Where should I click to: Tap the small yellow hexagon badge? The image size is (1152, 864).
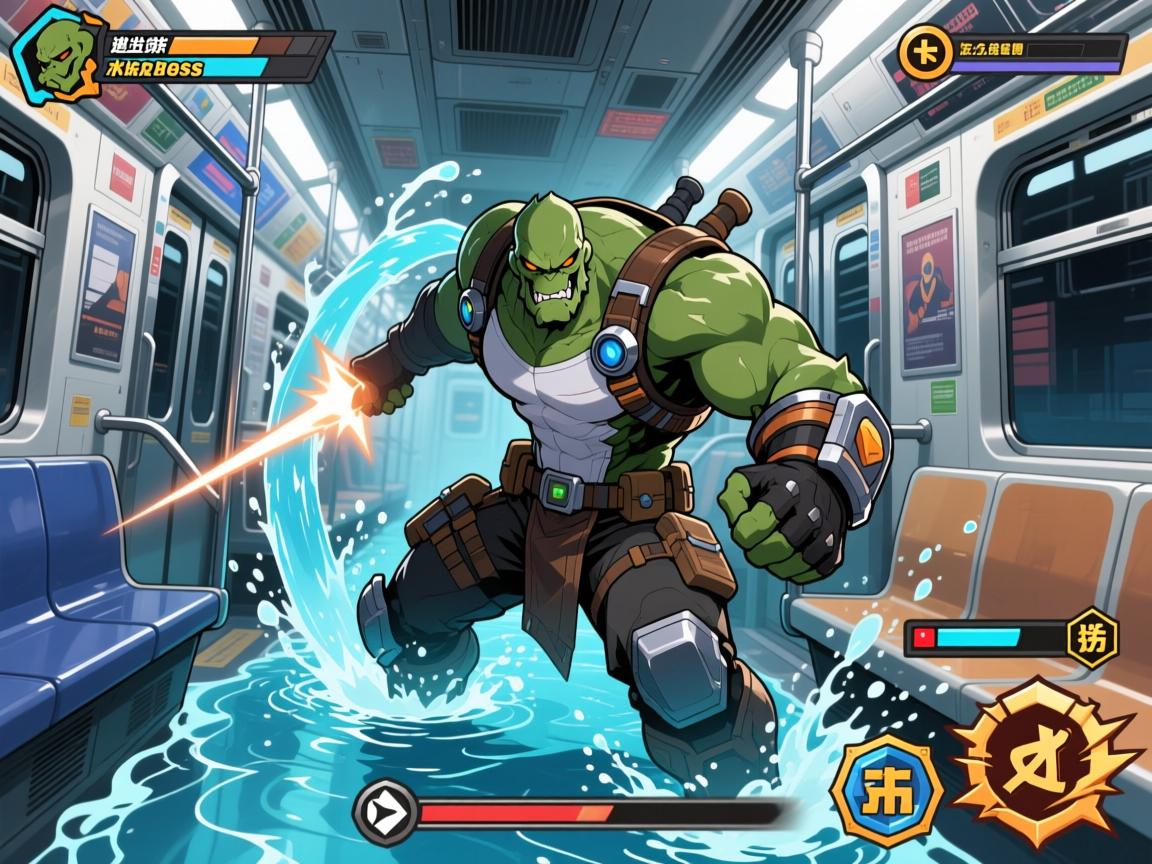point(1092,637)
